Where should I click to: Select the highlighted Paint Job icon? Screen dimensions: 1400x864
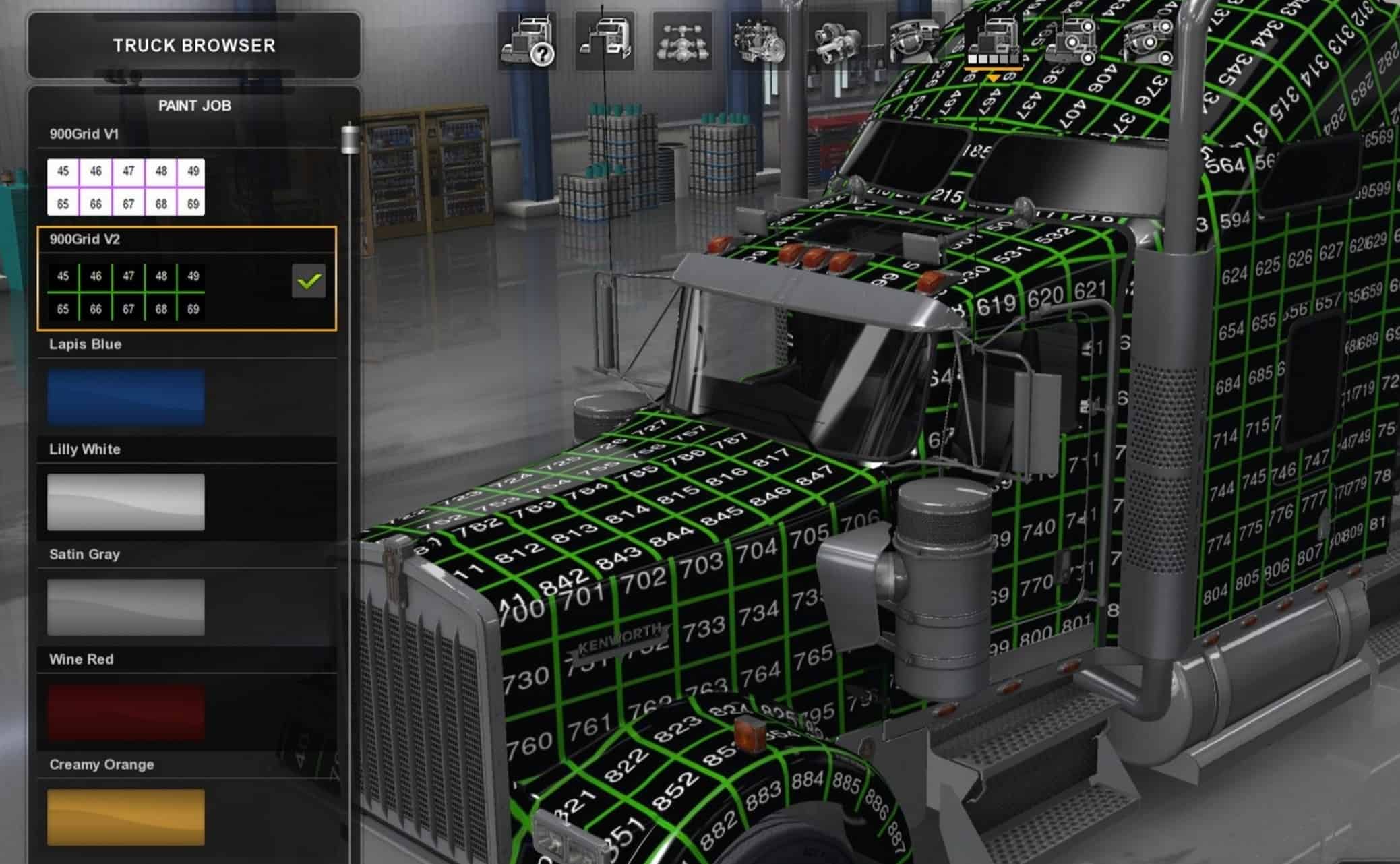pos(993,42)
